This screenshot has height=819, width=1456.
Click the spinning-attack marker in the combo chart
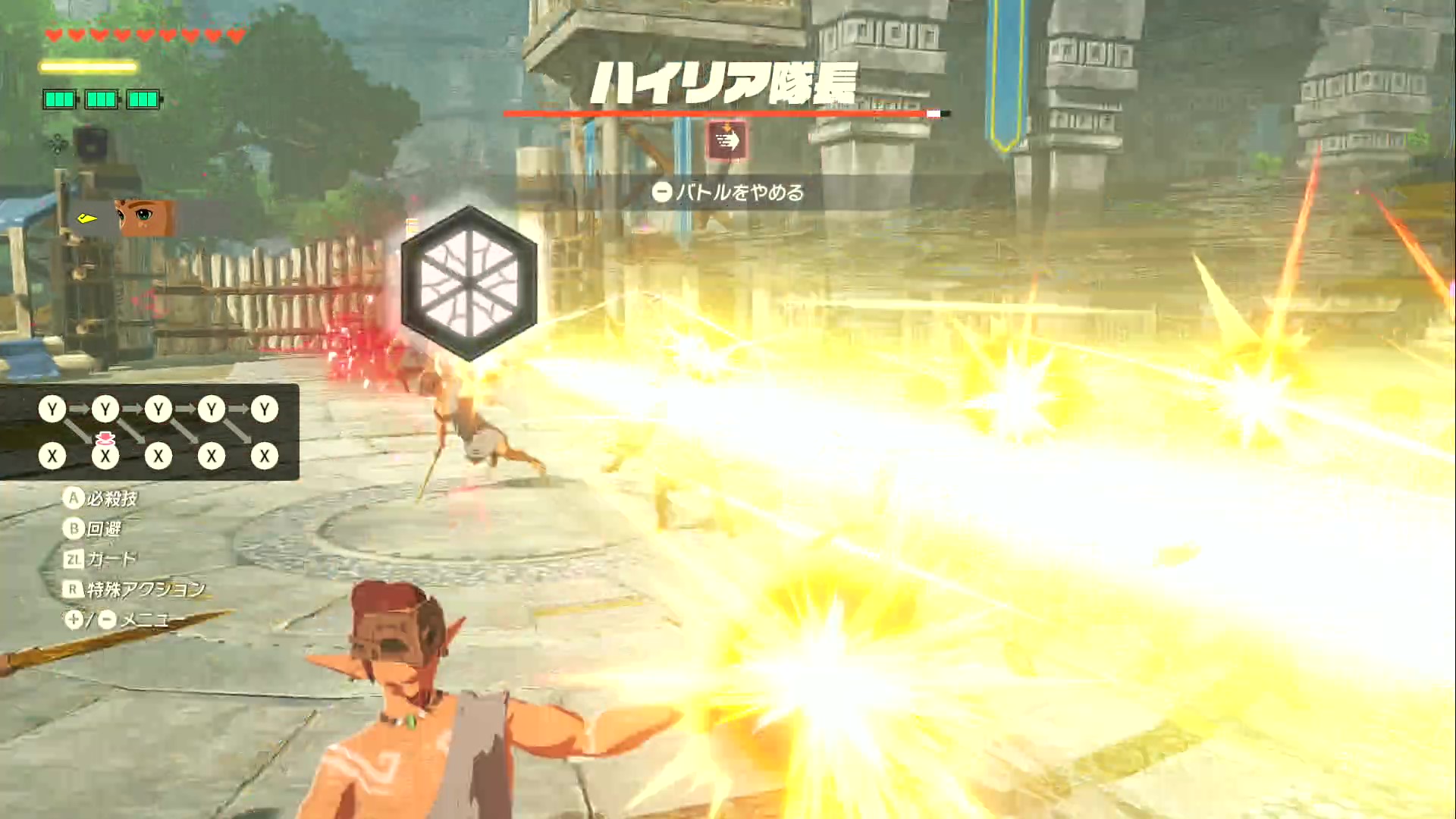click(105, 438)
